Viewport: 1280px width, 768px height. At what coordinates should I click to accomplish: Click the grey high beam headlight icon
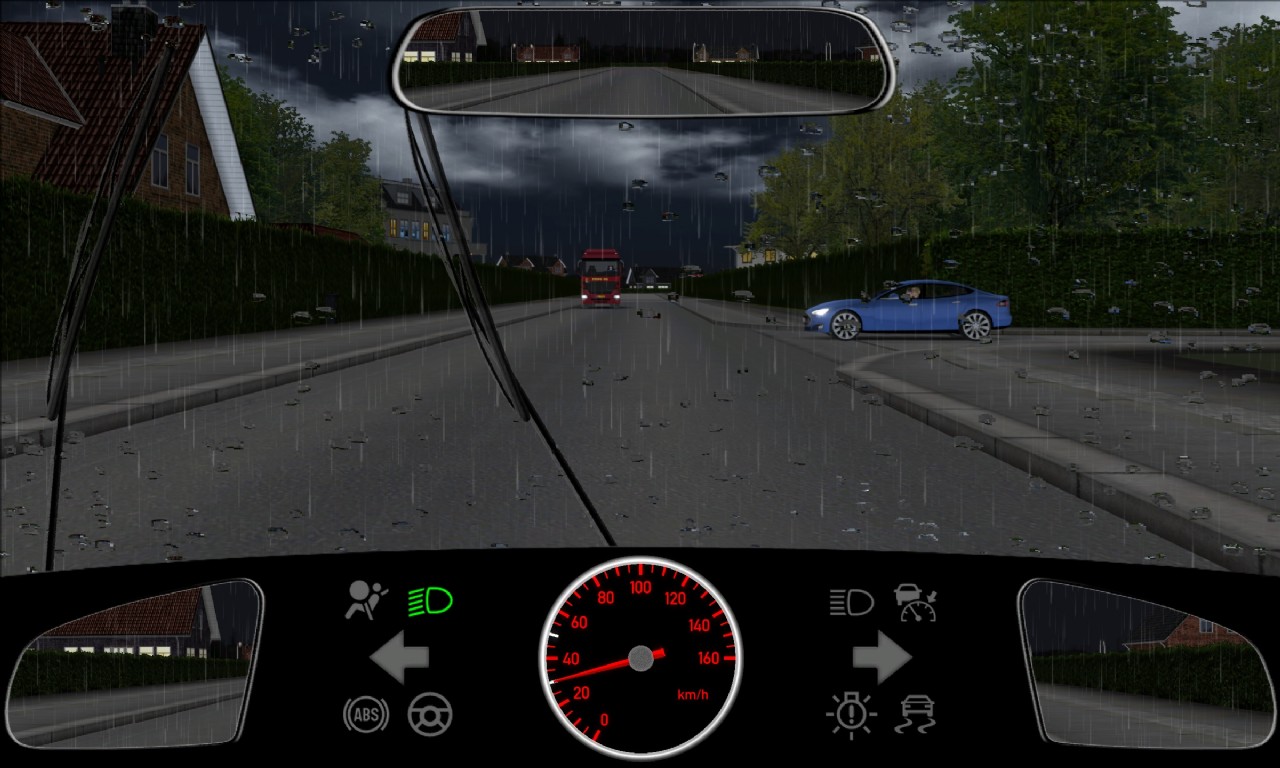click(x=851, y=602)
